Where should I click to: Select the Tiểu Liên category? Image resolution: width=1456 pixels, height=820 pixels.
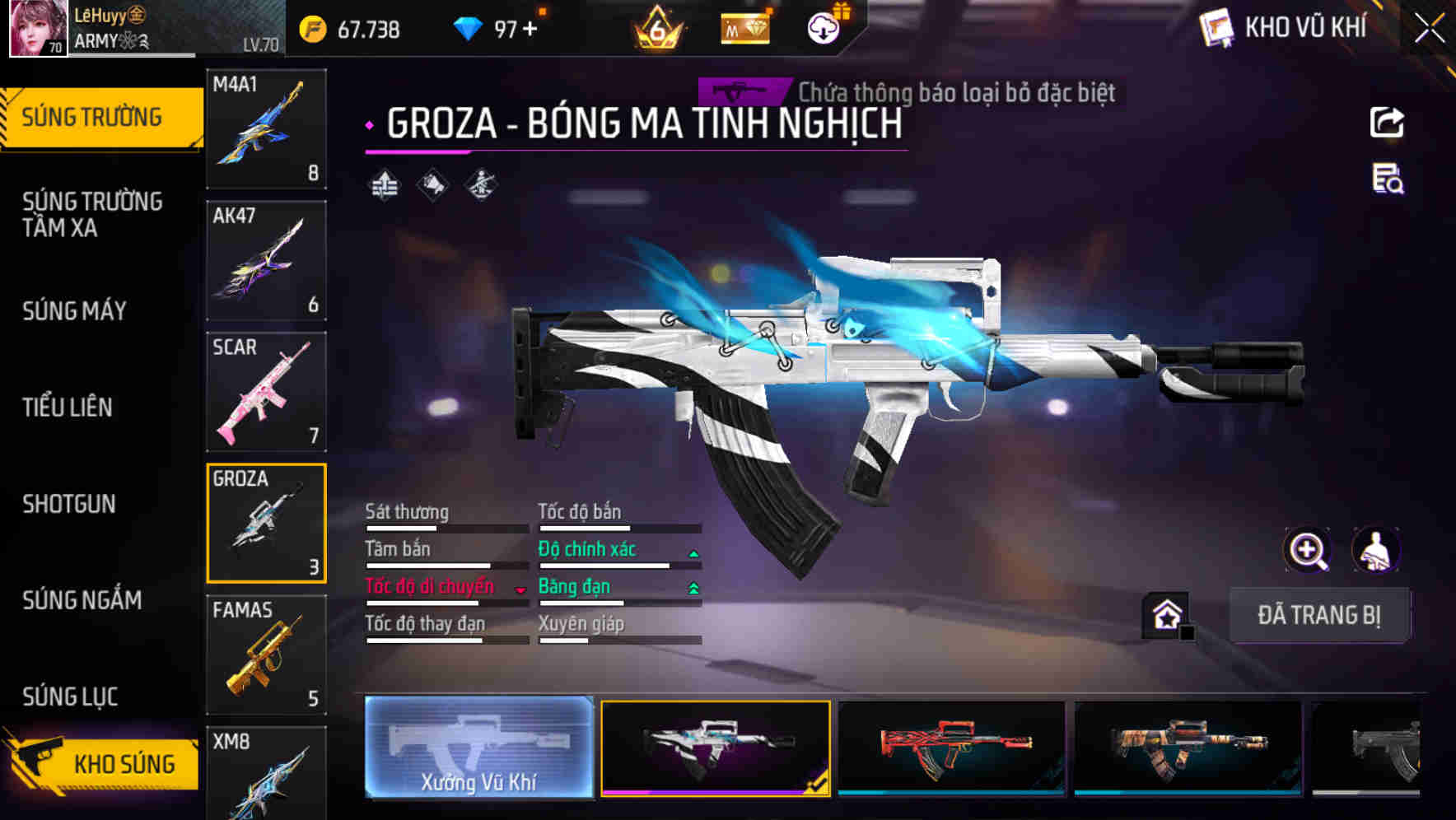click(x=68, y=407)
